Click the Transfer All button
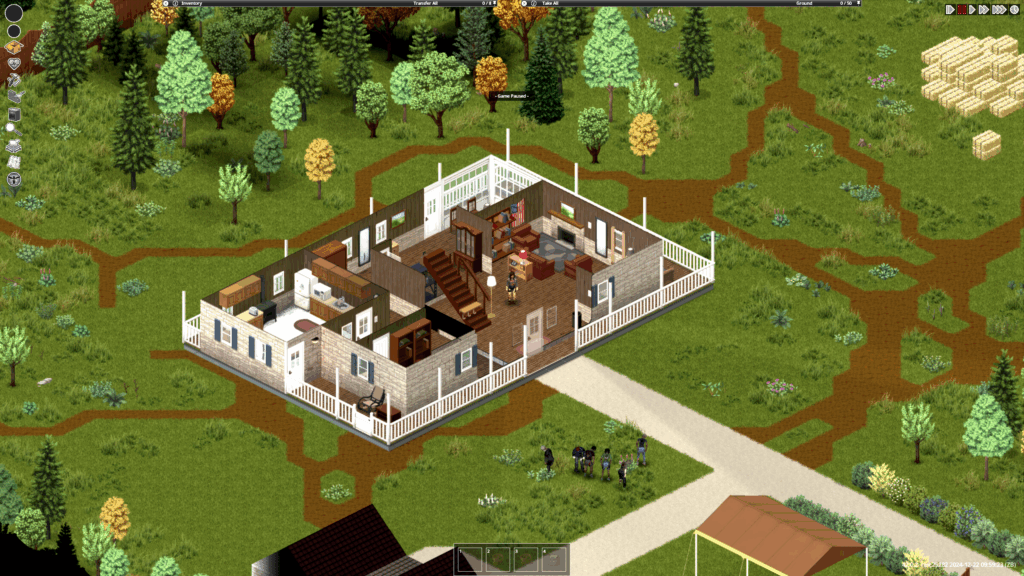 click(425, 4)
